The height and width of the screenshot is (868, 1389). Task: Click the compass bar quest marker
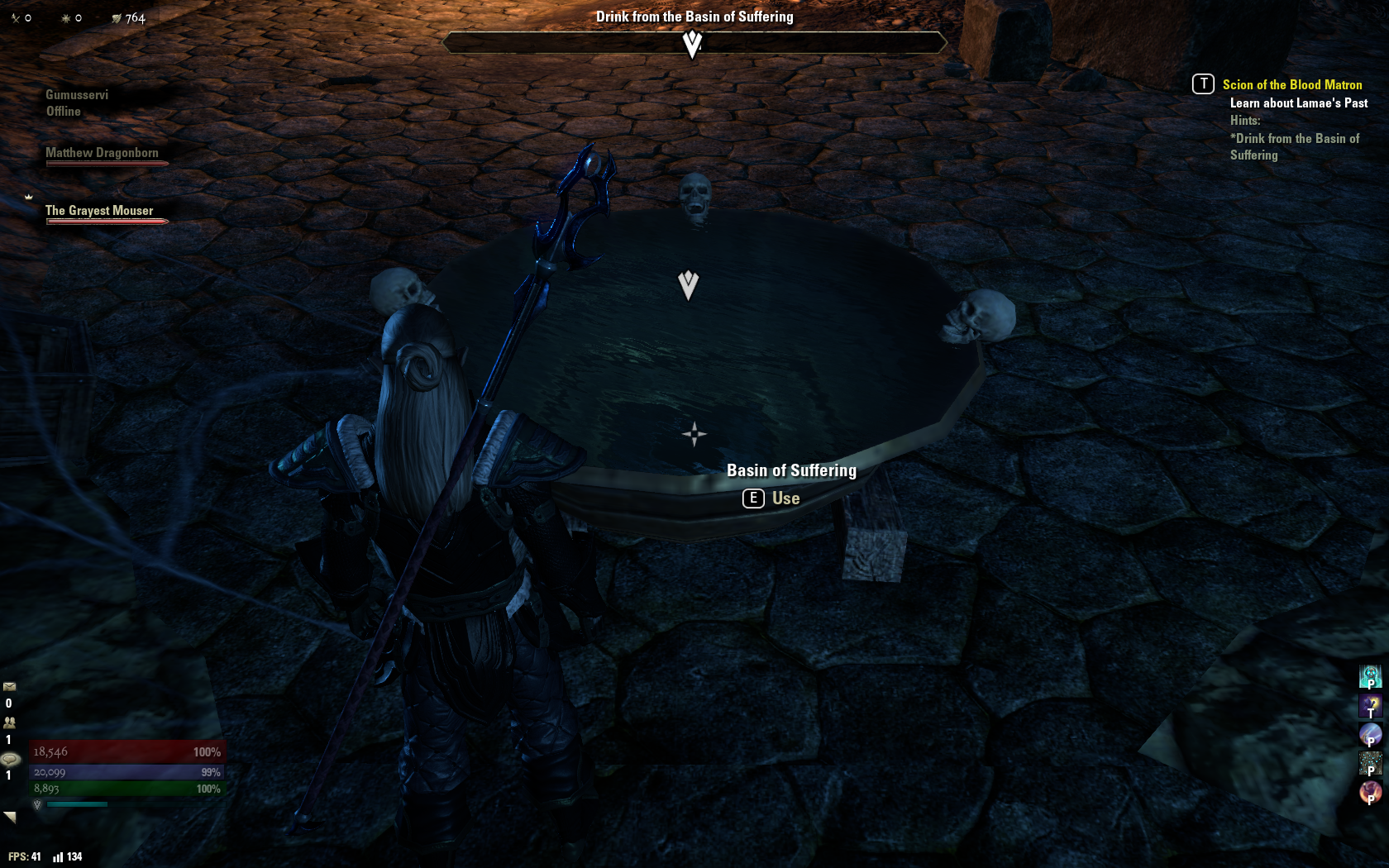(693, 43)
